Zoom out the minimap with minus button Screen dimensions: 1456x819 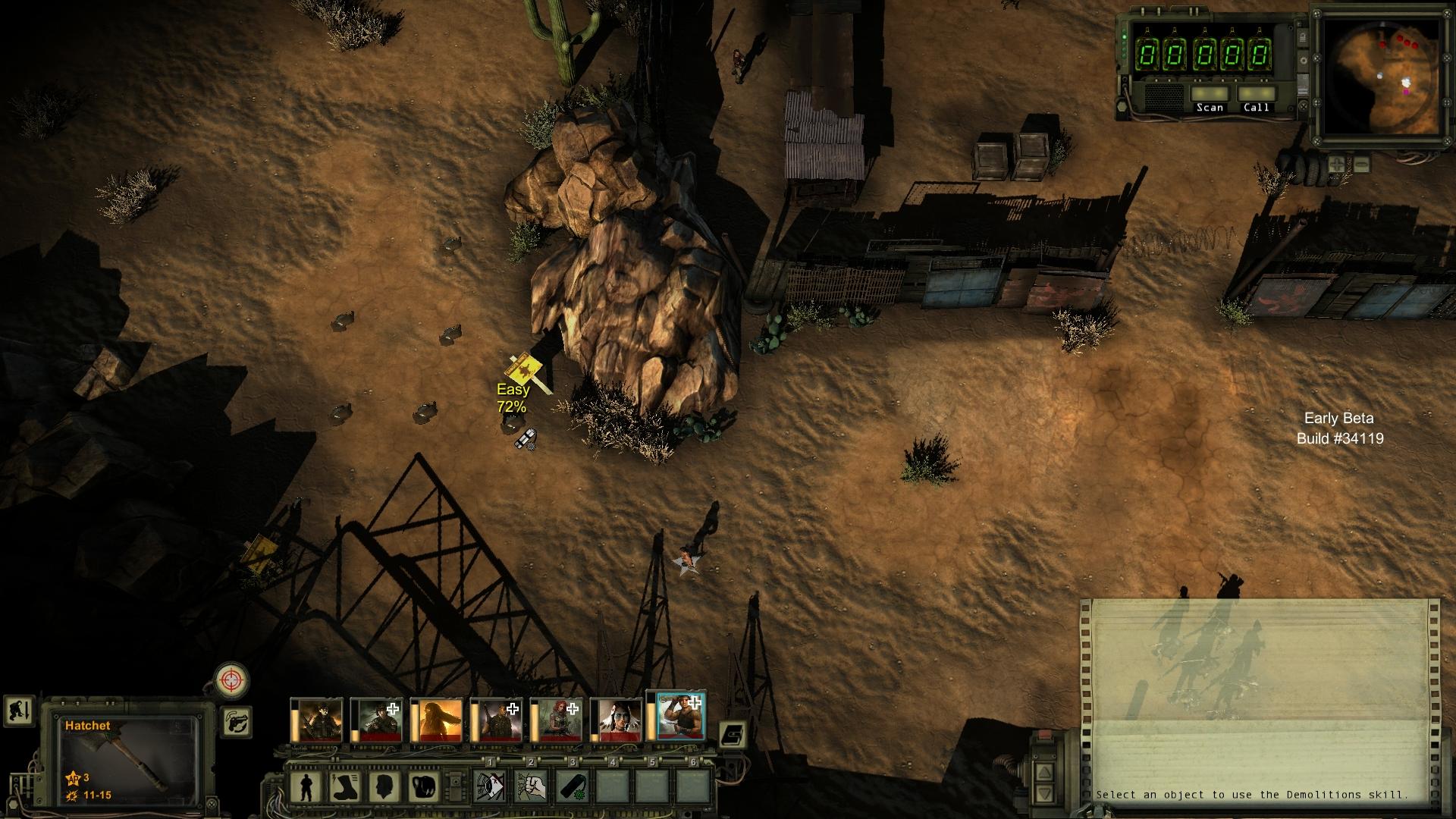pyautogui.click(x=1362, y=163)
